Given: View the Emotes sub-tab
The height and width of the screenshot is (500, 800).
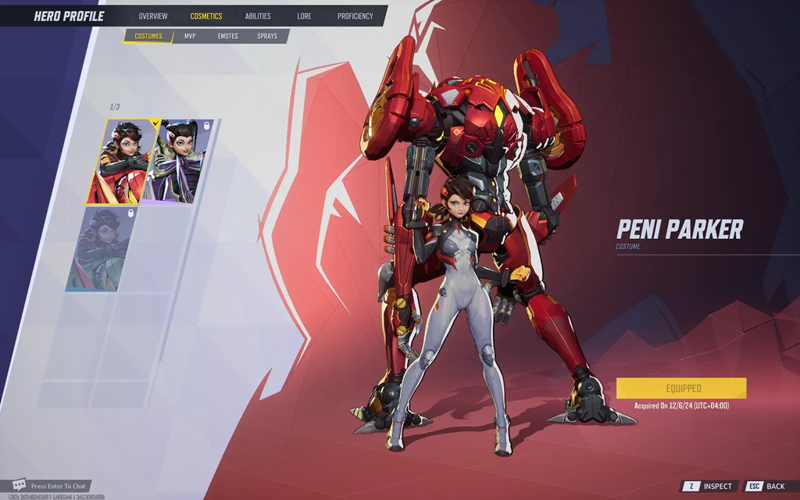Looking at the screenshot, I should 228,36.
